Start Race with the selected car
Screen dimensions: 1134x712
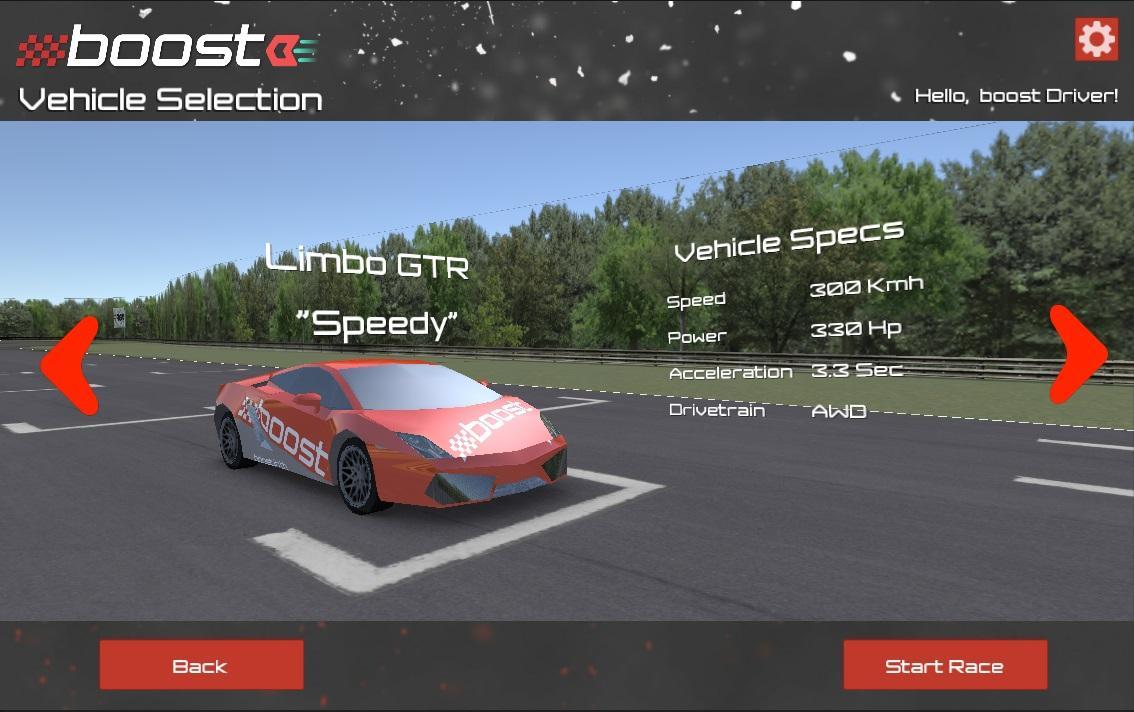(944, 665)
